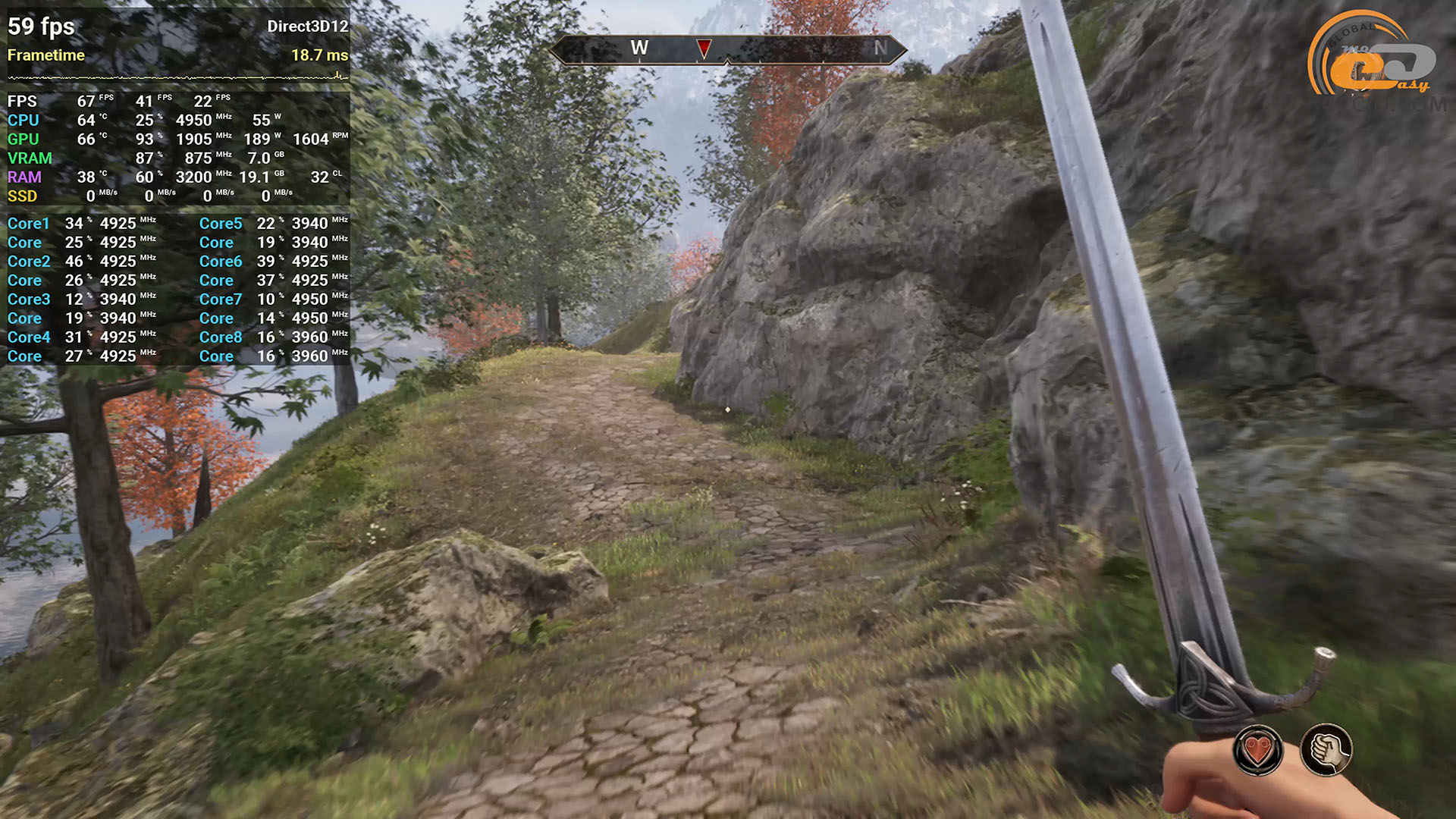This screenshot has height=819, width=1456.
Task: Select the red heart spell icon
Action: tap(1257, 751)
